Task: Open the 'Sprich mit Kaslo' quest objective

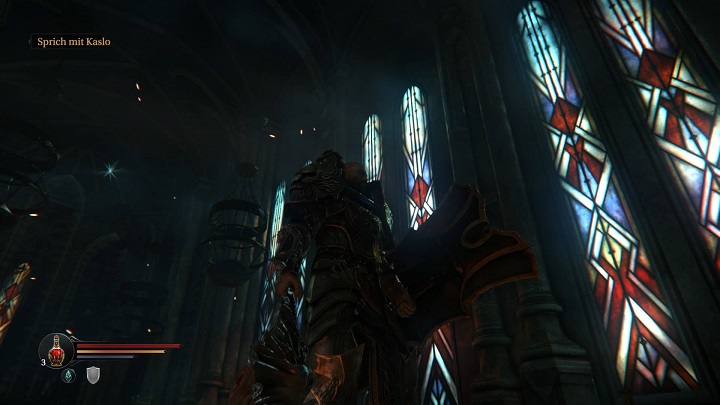Action: (74, 42)
